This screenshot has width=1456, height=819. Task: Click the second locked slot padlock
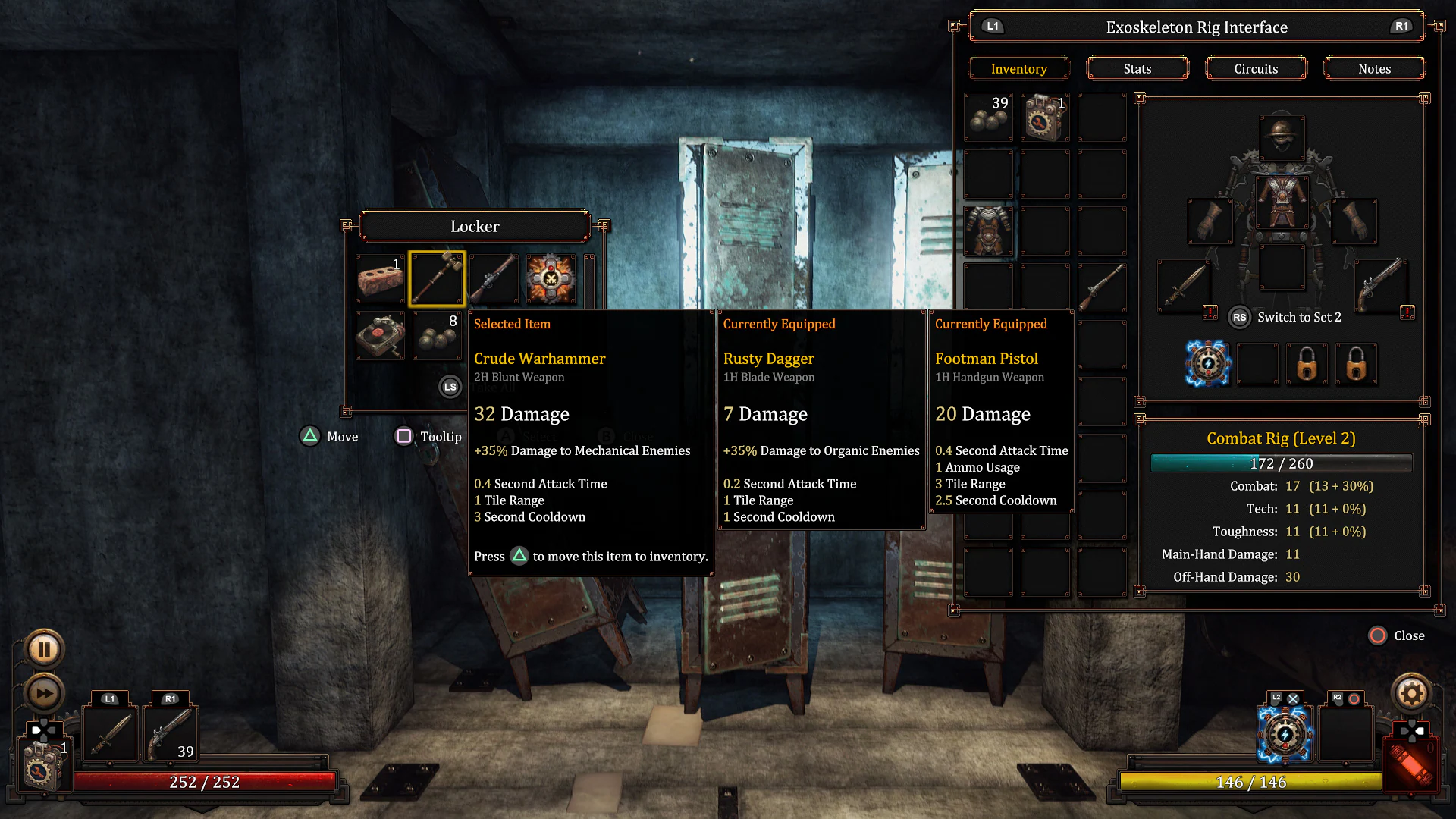1355,363
